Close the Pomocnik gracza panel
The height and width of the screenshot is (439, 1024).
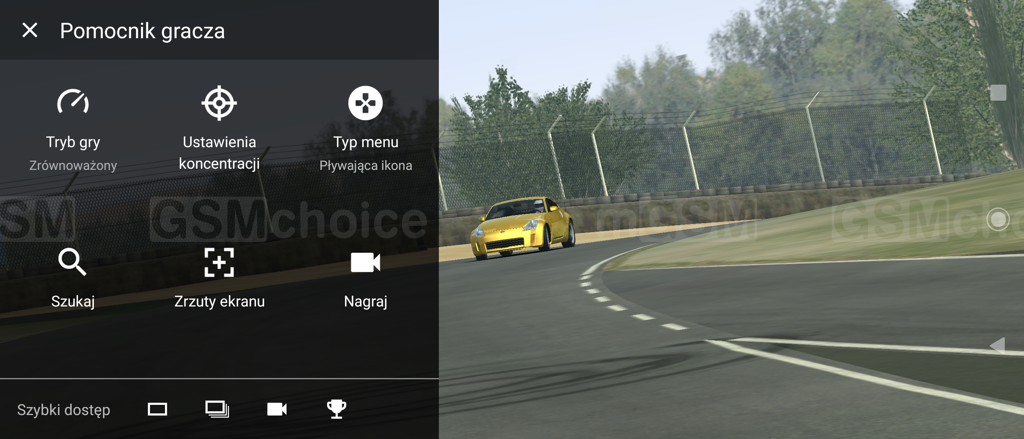point(30,30)
